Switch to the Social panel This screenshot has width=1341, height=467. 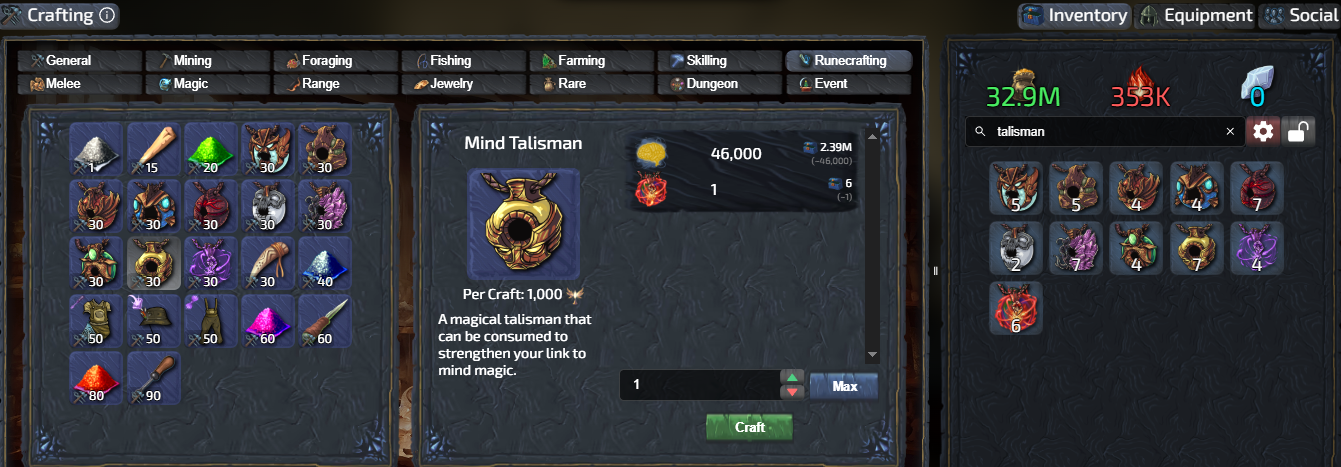pyautogui.click(x=1301, y=15)
